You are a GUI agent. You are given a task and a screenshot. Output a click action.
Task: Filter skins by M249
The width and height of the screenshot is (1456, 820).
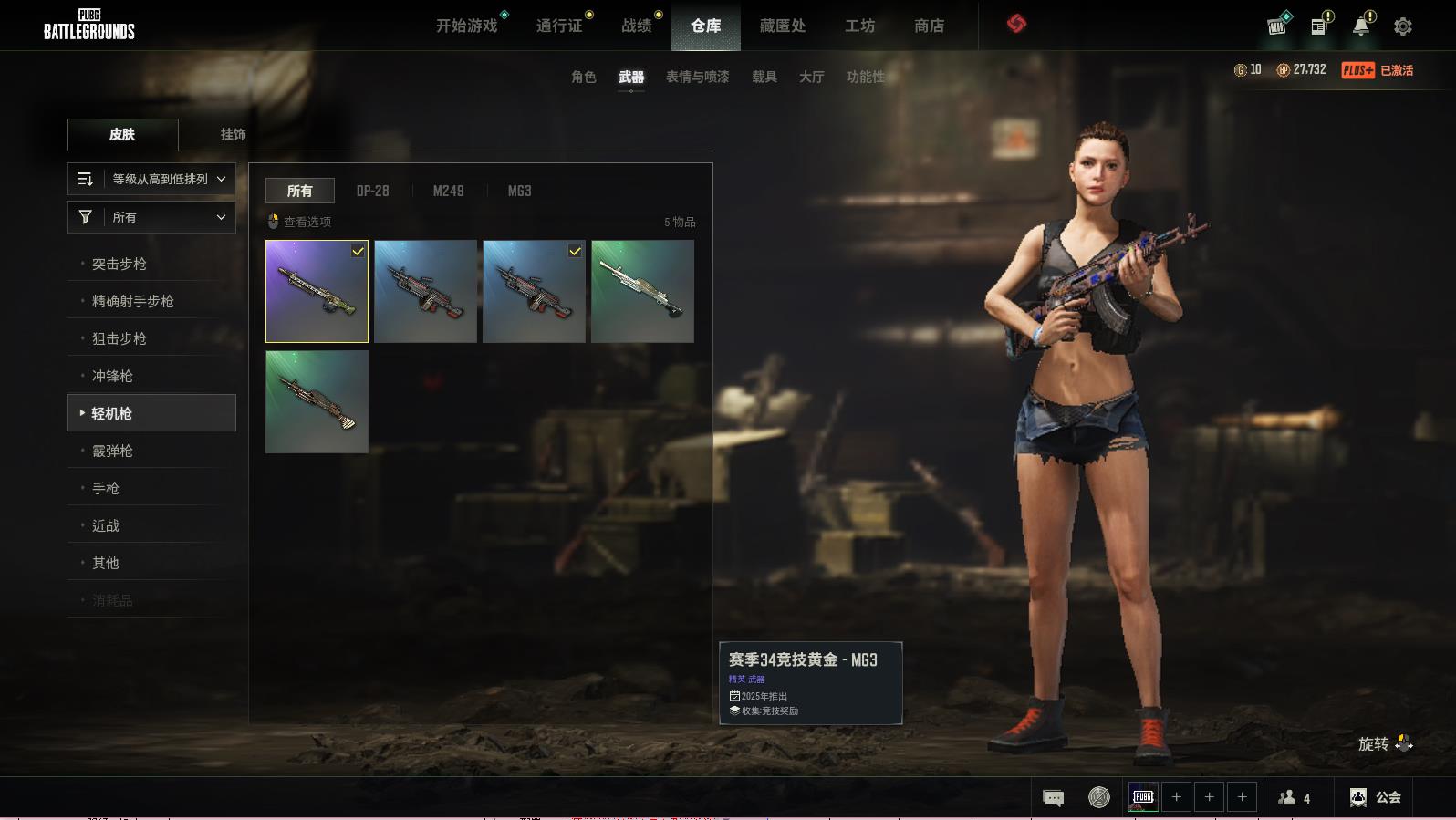[x=448, y=191]
